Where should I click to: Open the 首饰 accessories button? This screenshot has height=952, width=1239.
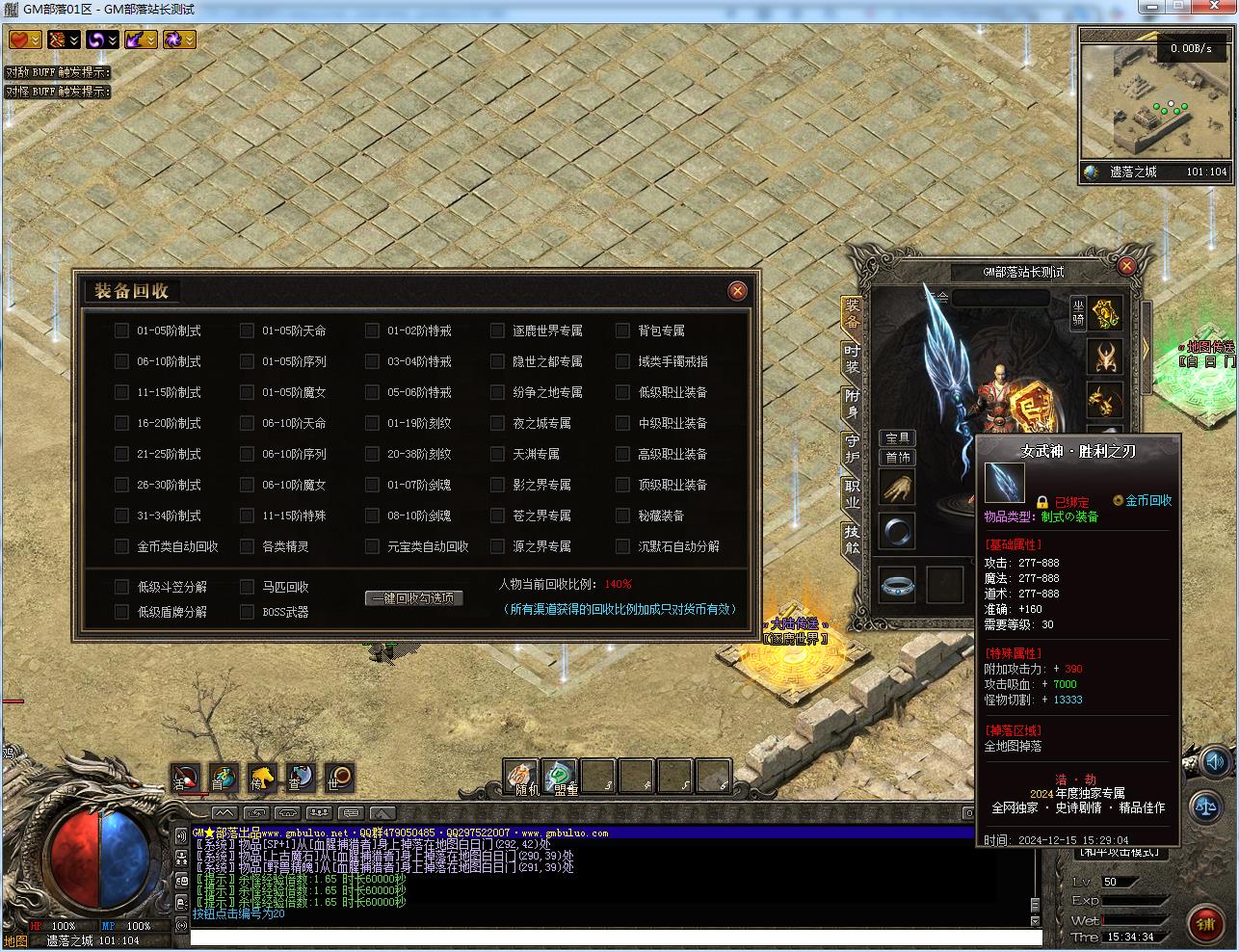click(x=898, y=457)
